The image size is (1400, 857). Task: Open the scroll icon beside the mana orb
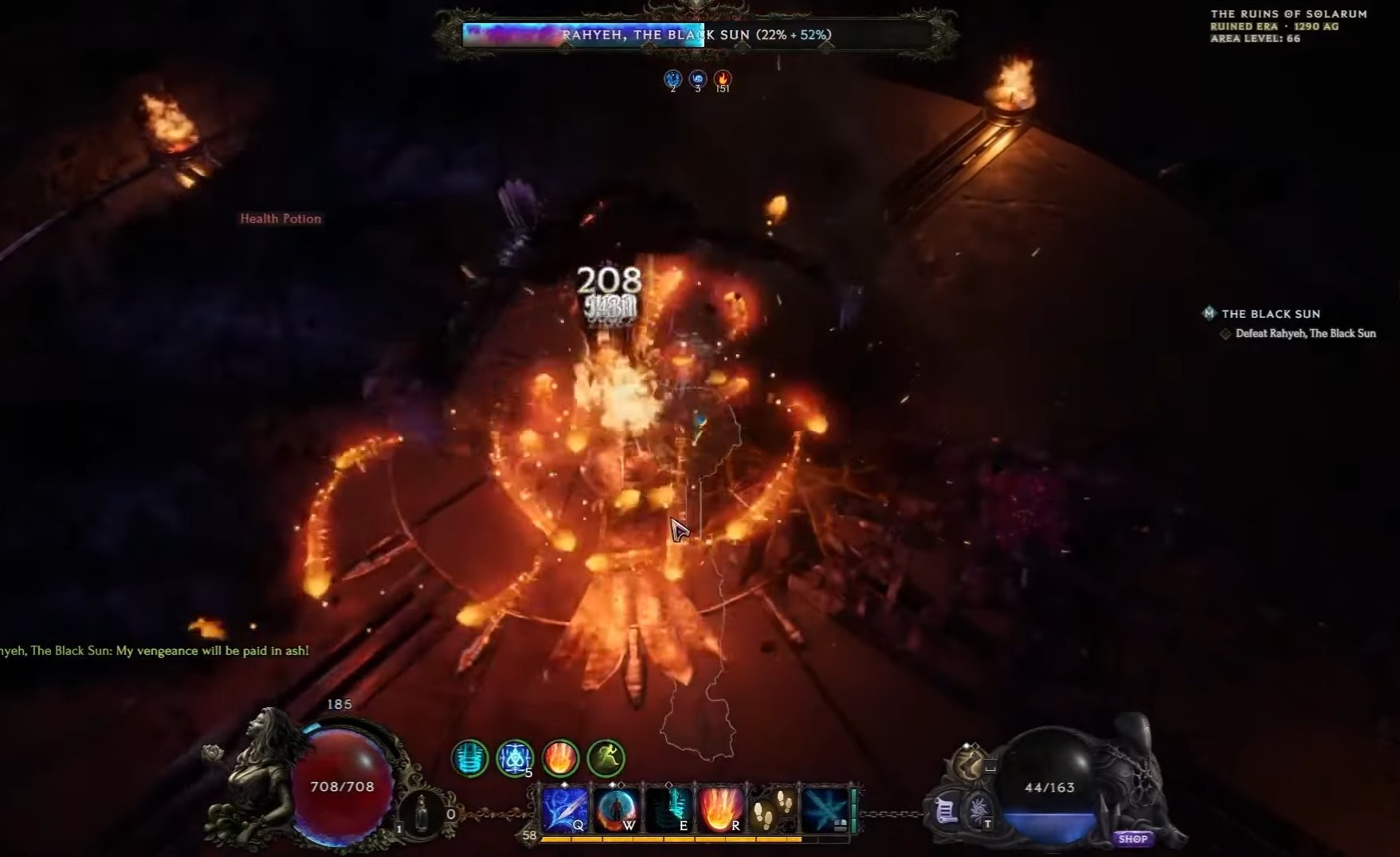[x=946, y=812]
